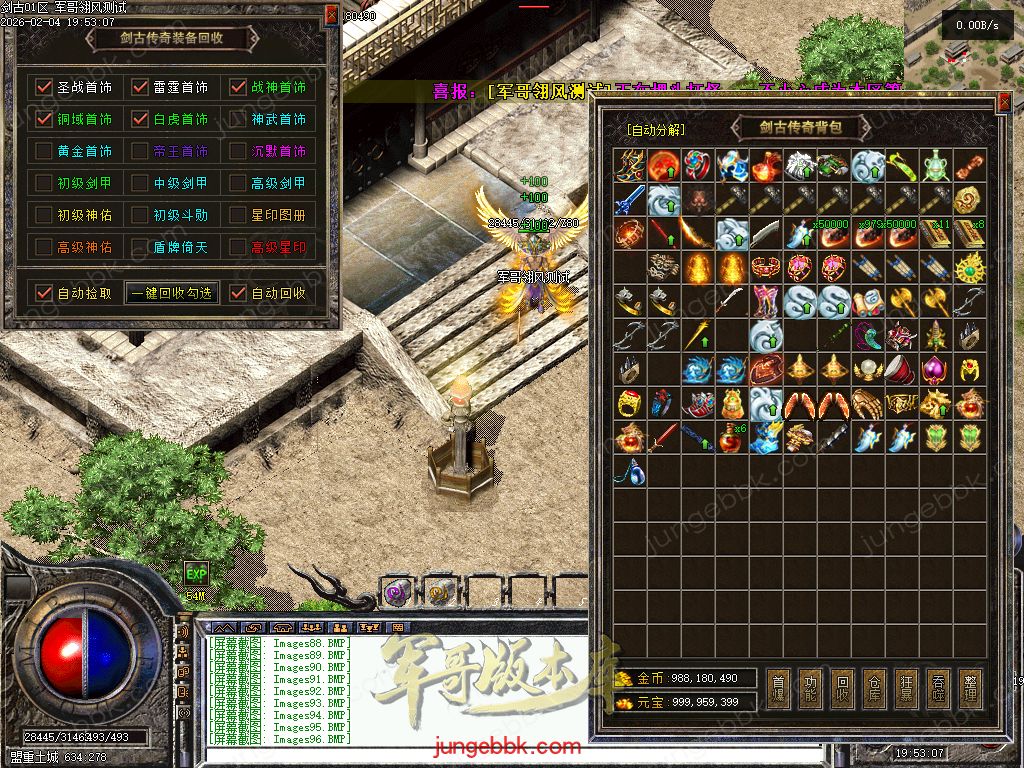
Task: Activate the 狂暴 berserk button
Action: (x=906, y=687)
